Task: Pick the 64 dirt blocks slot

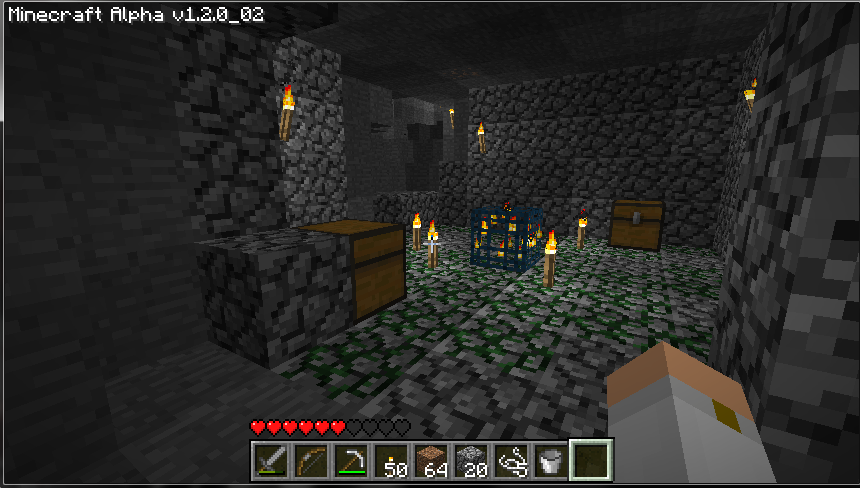Action: (430, 460)
